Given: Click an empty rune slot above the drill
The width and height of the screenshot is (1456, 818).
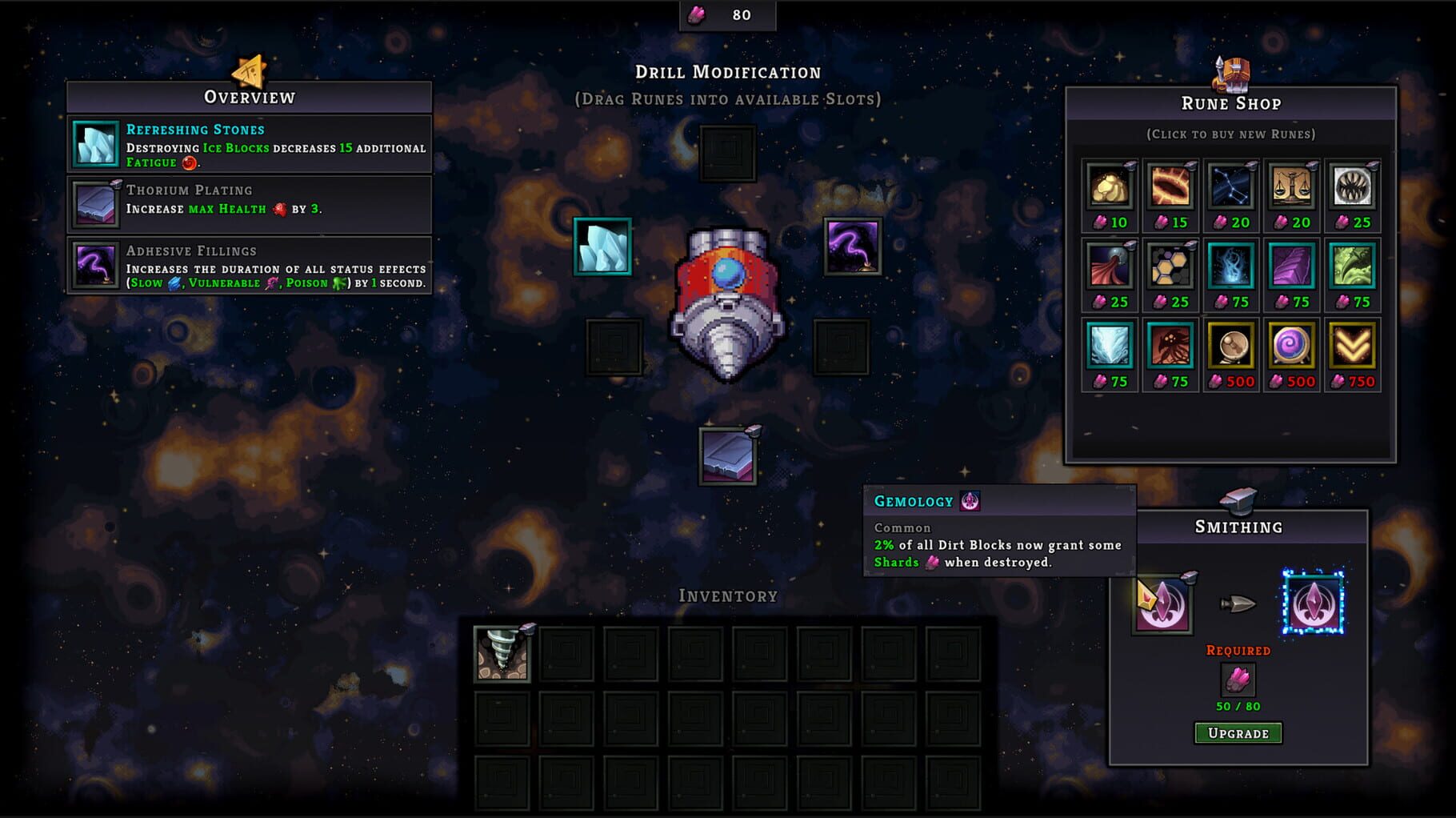Looking at the screenshot, I should [x=729, y=153].
